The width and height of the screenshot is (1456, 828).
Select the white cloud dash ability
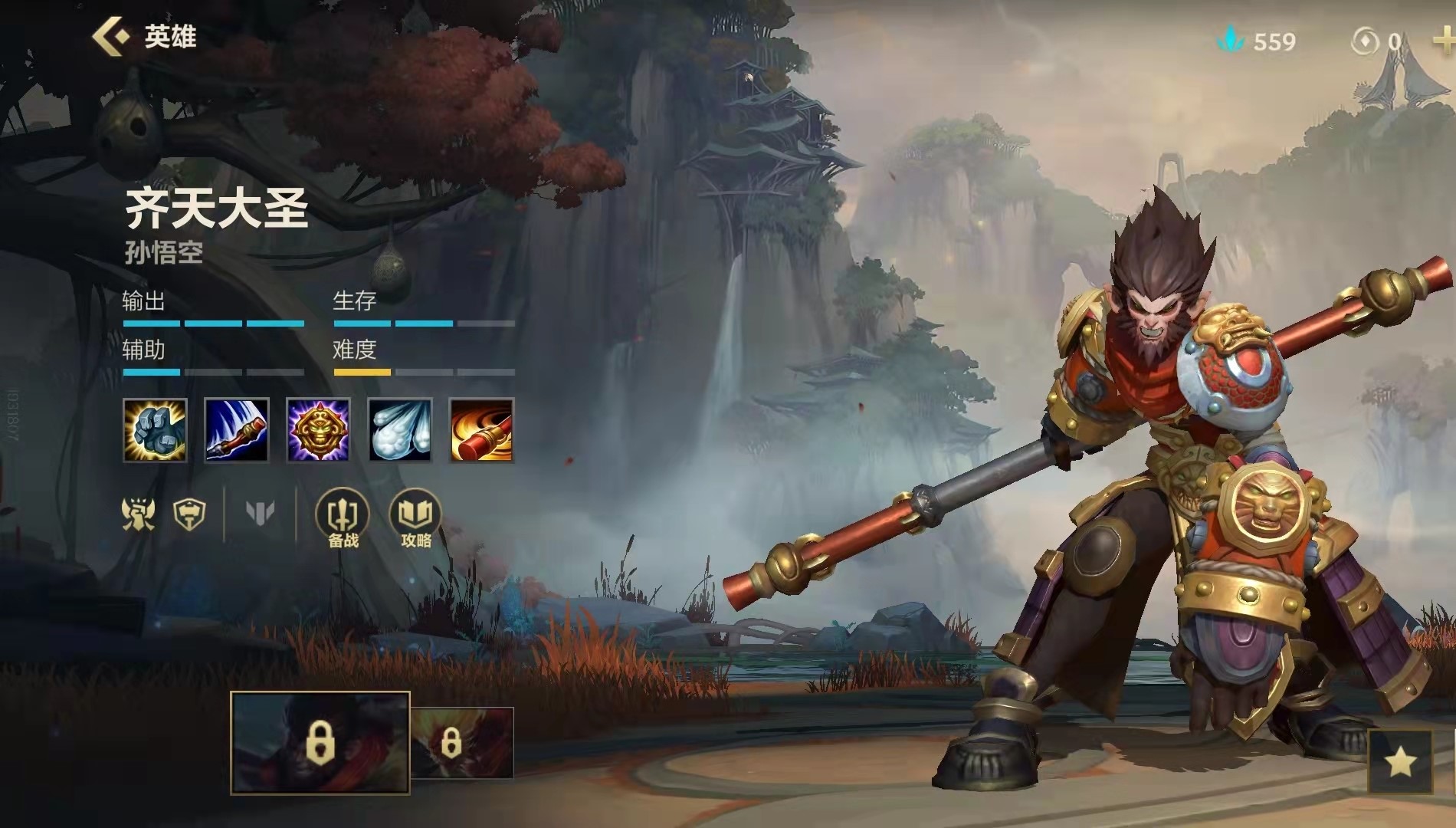[x=400, y=430]
